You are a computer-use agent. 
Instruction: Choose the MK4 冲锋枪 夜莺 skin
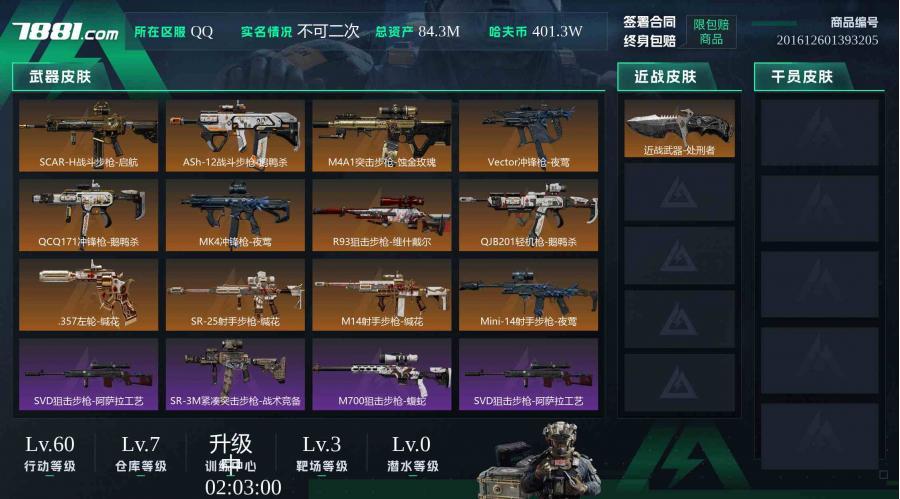click(x=235, y=215)
